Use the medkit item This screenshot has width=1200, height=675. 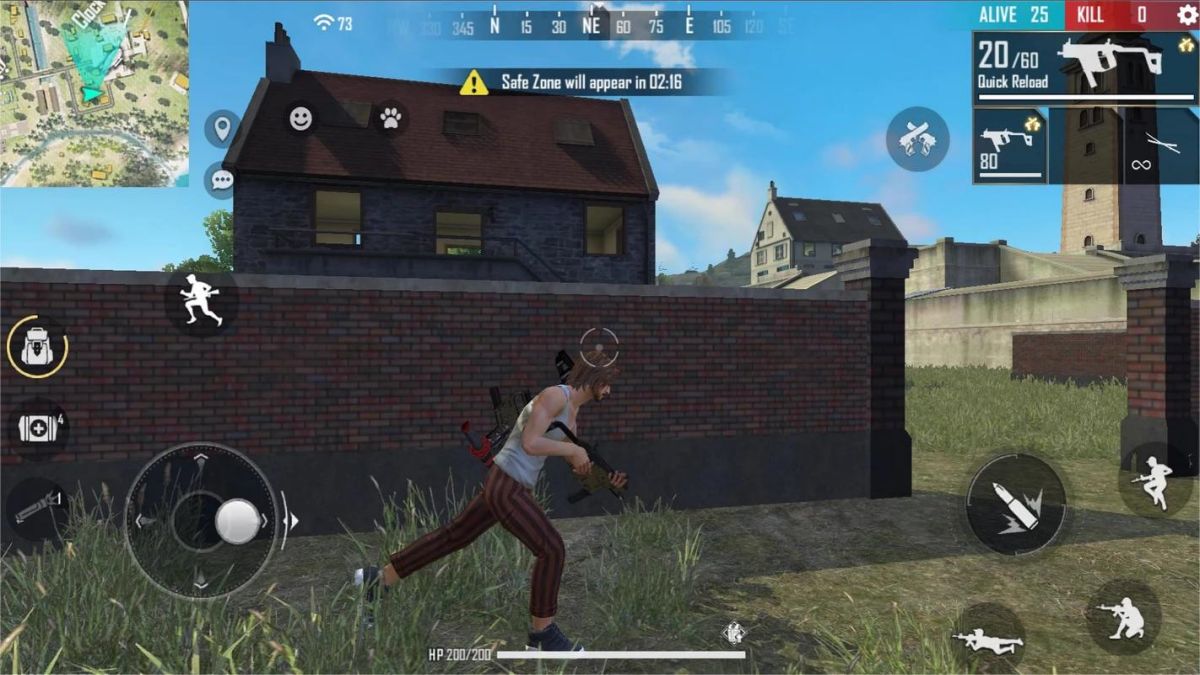click(x=38, y=428)
